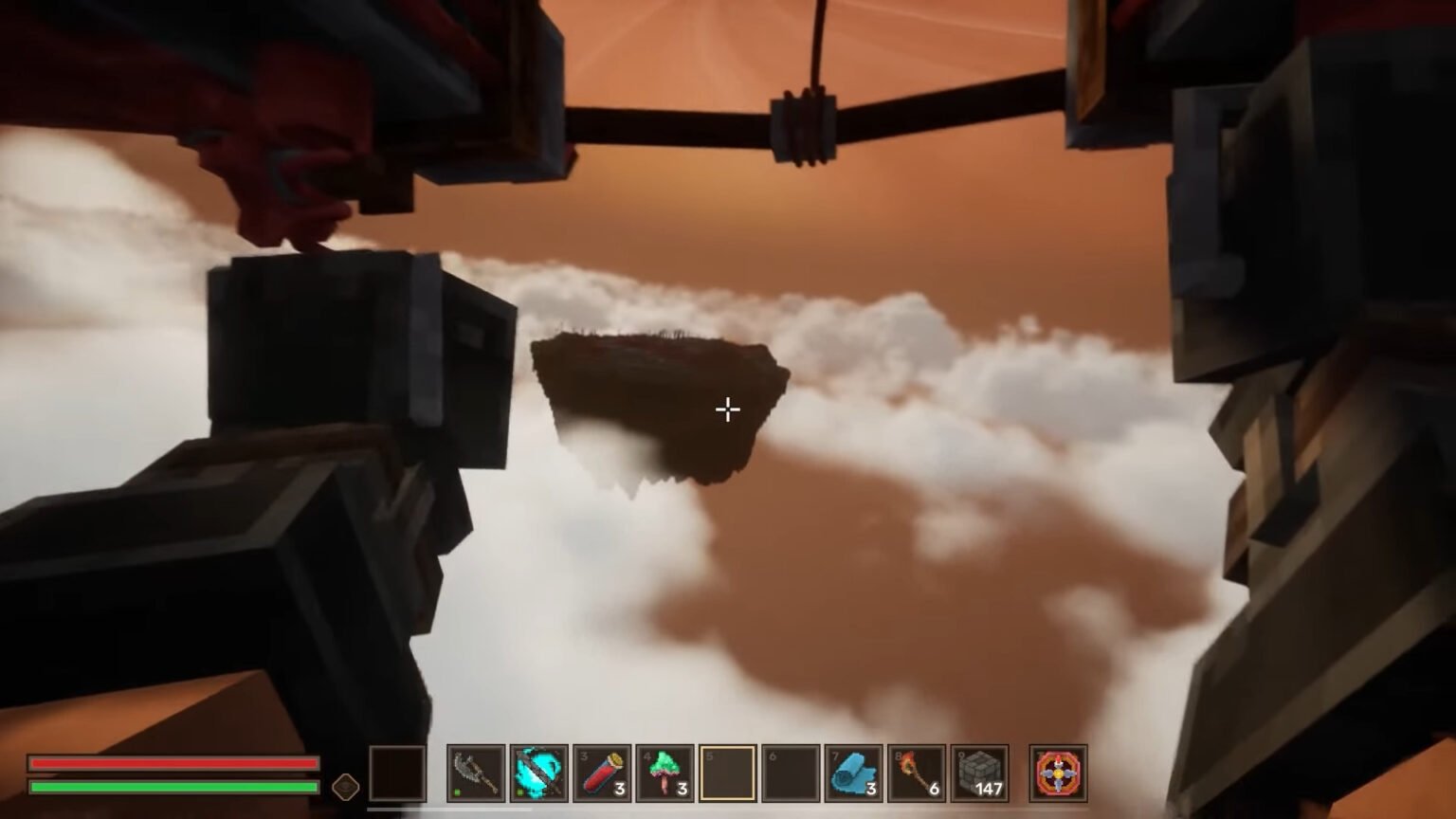Select the stone block stack of 147

click(979, 773)
